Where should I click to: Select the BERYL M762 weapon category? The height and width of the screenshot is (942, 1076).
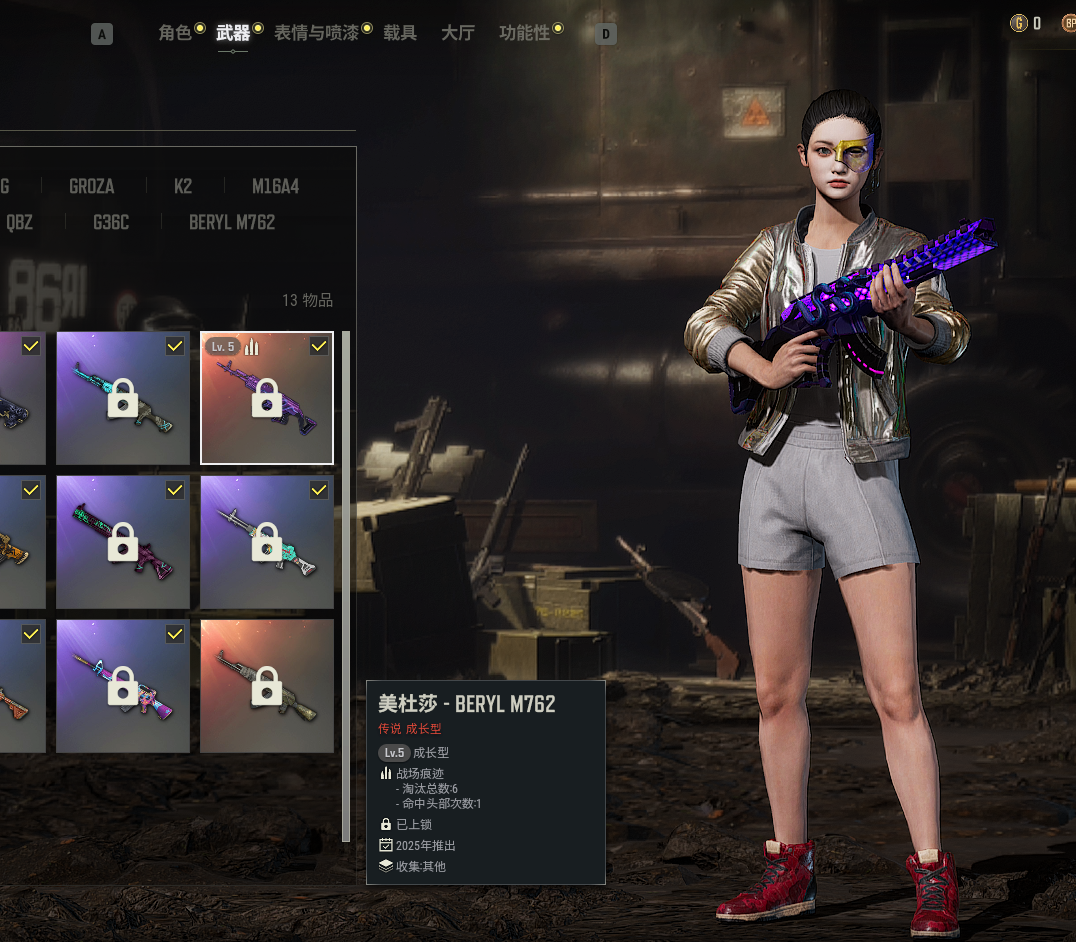pos(232,222)
